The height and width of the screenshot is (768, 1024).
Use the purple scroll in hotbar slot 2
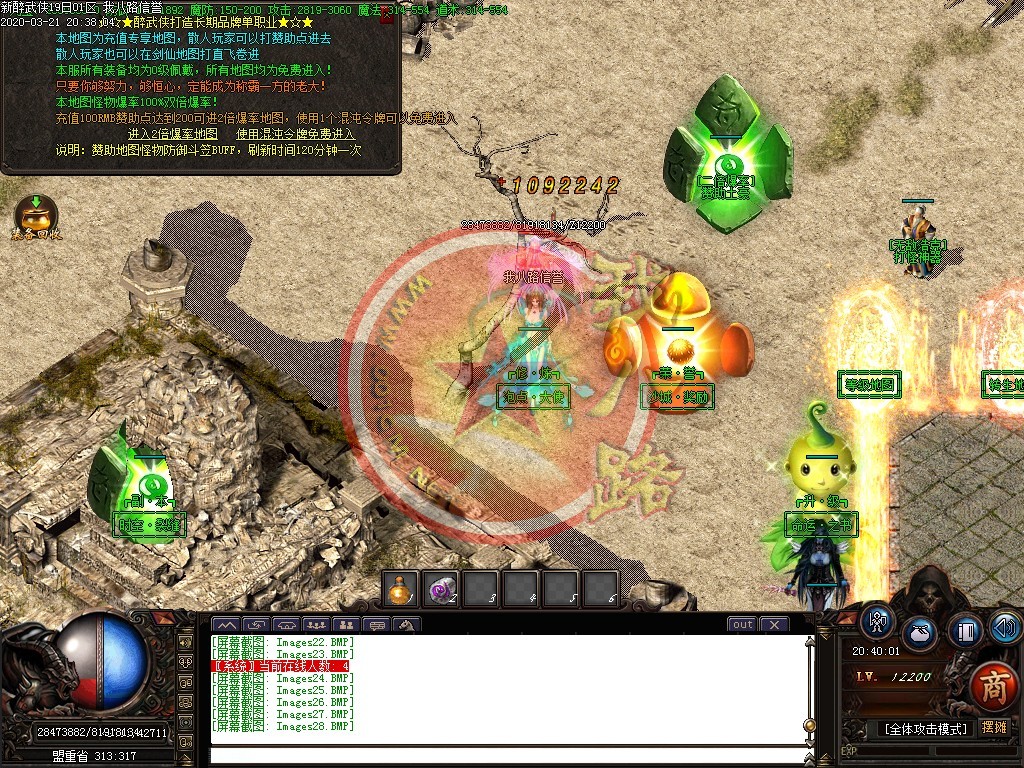[x=441, y=590]
